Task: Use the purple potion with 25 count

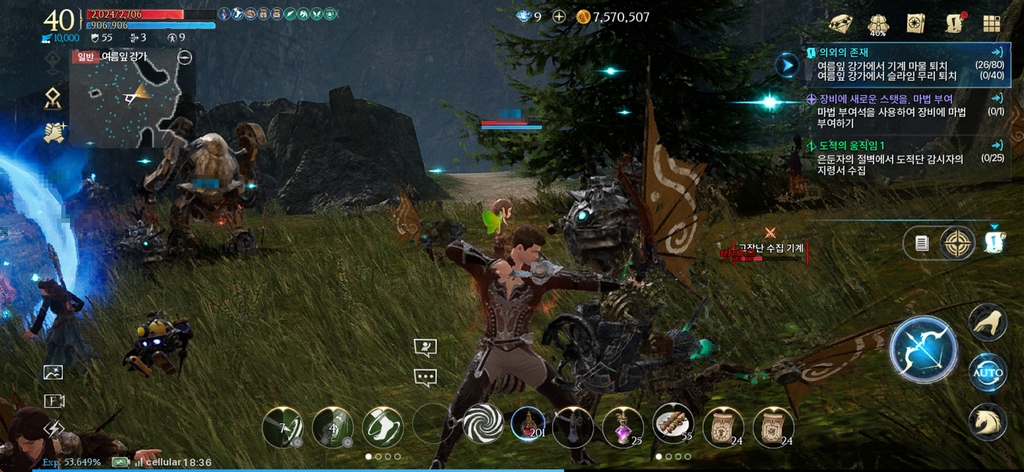Action: point(622,426)
